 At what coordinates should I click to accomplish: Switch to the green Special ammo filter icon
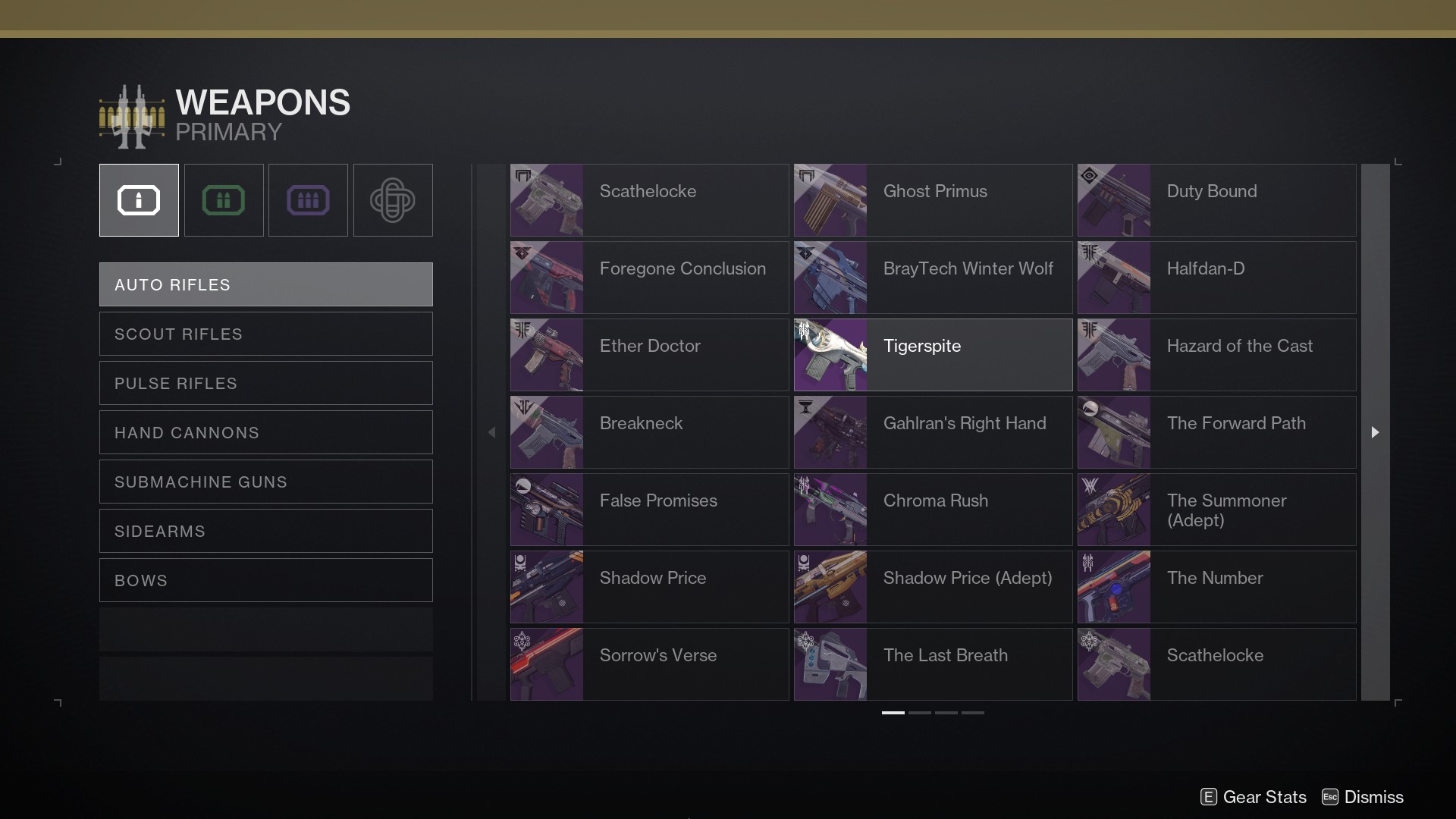tap(223, 199)
